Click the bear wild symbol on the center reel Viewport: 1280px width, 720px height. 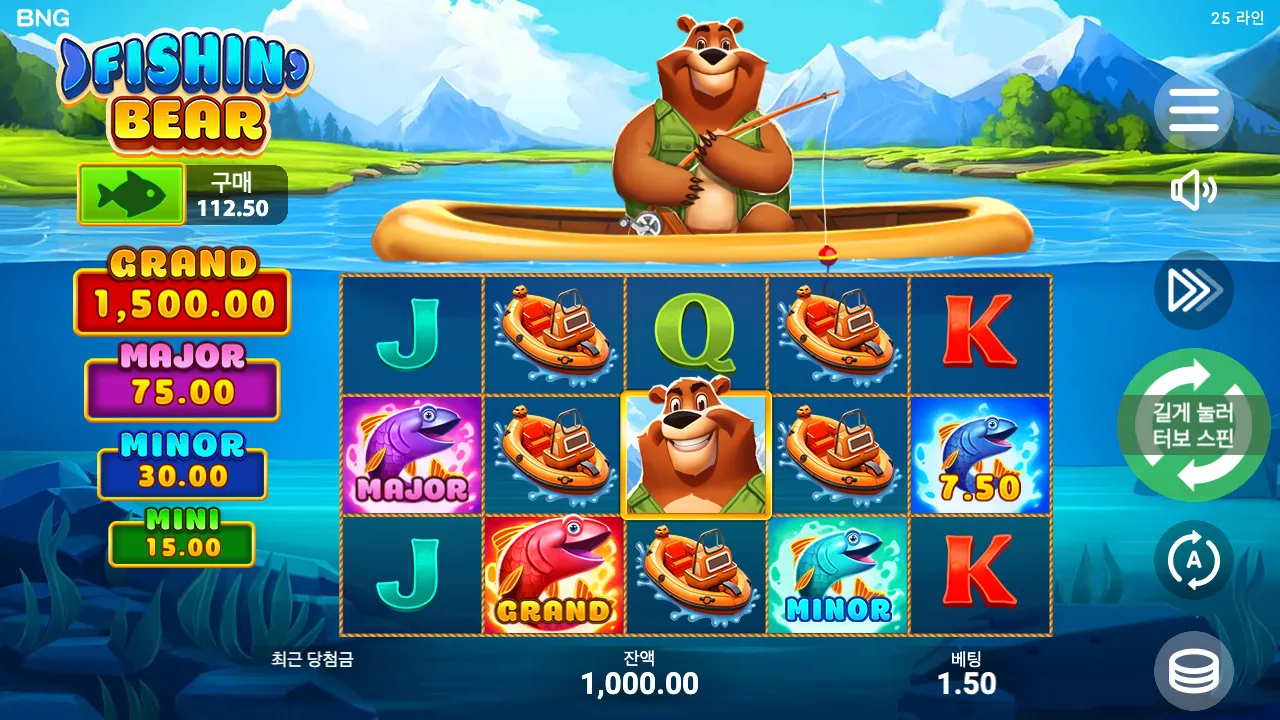pos(696,456)
